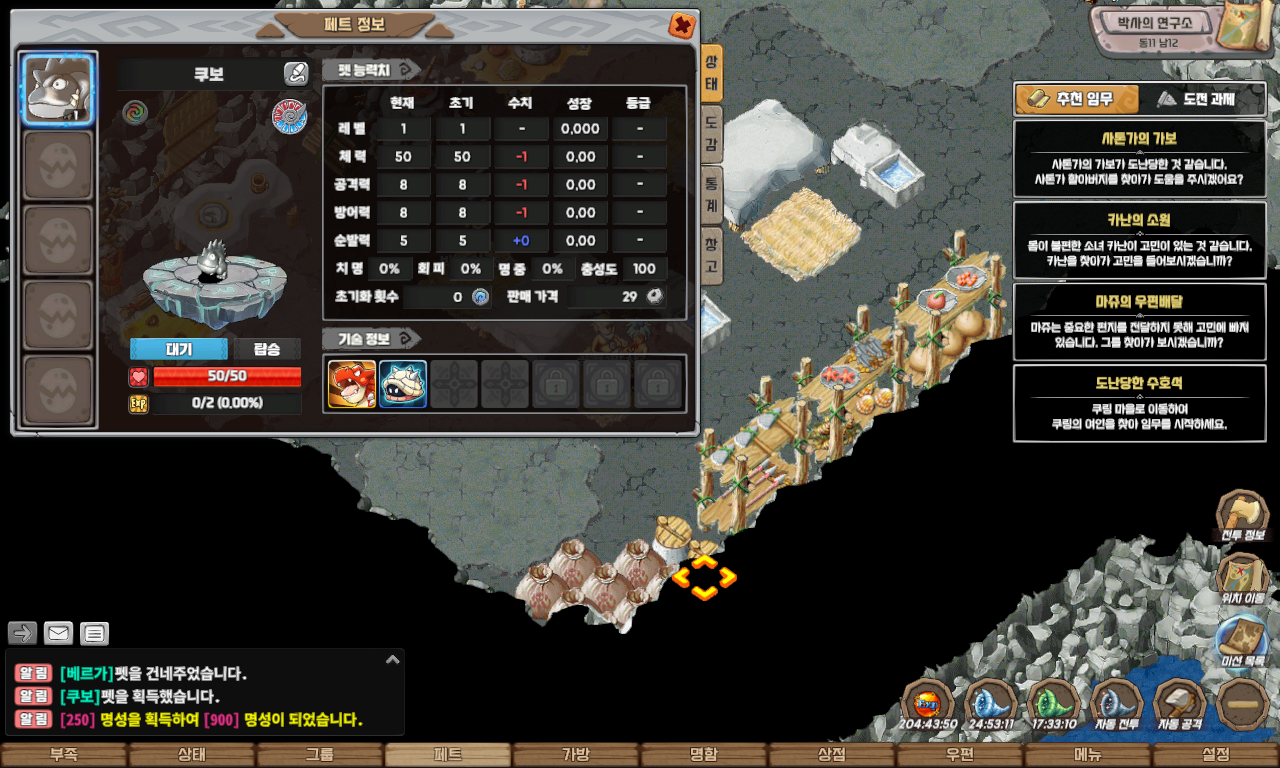Switch to the 창고 side tab
The width and height of the screenshot is (1280, 768).
pyautogui.click(x=711, y=252)
